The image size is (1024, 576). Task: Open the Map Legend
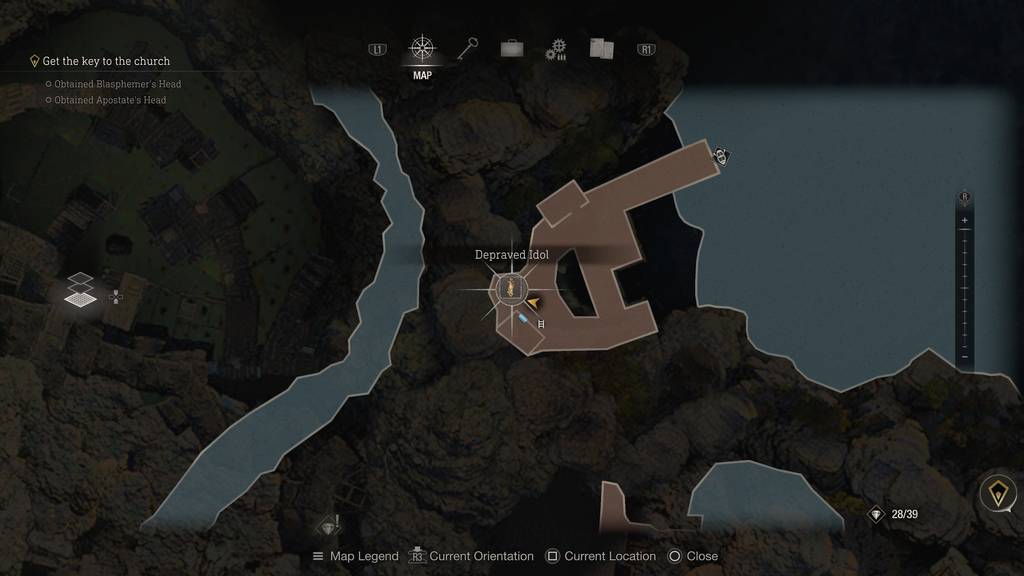[355, 556]
